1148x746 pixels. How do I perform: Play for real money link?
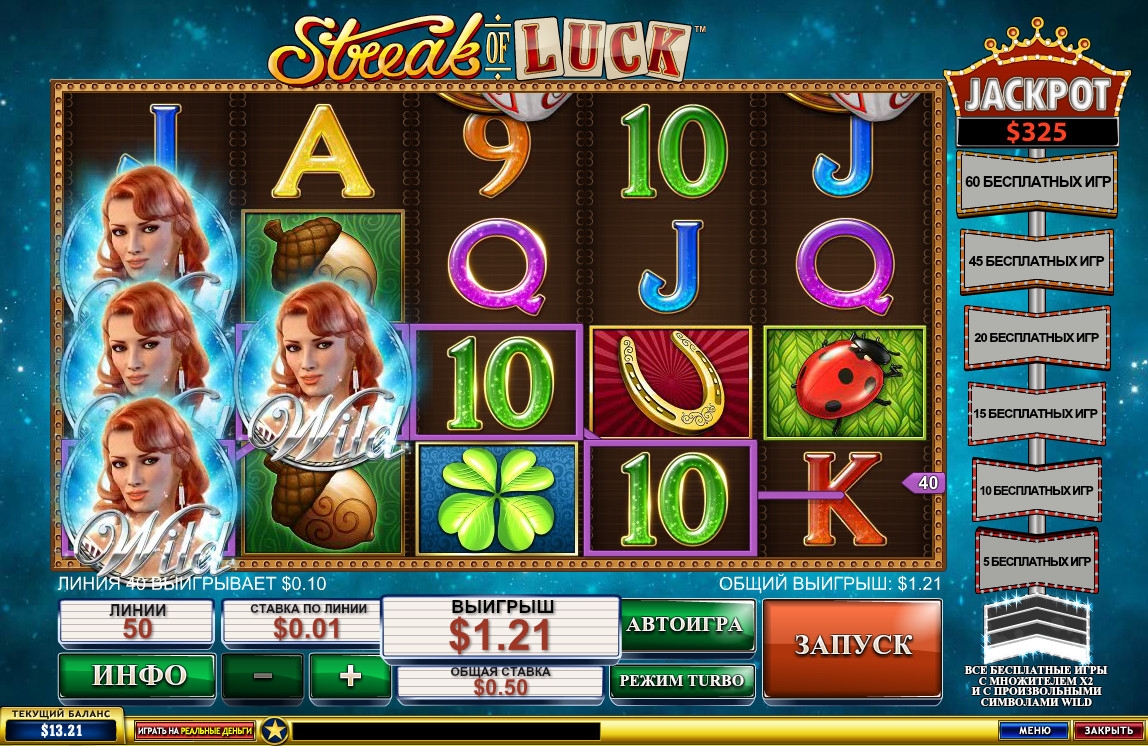click(x=195, y=731)
